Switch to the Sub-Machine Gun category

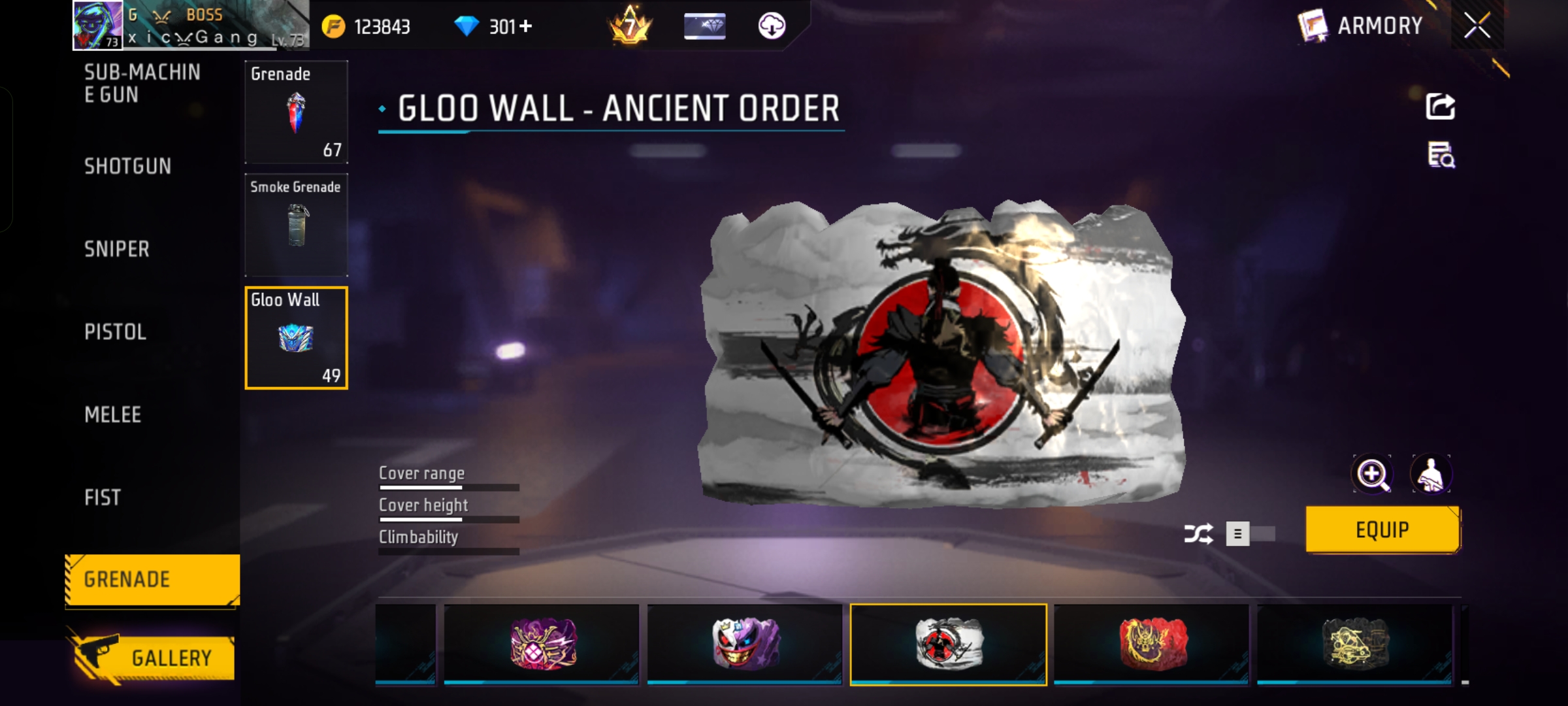click(142, 83)
